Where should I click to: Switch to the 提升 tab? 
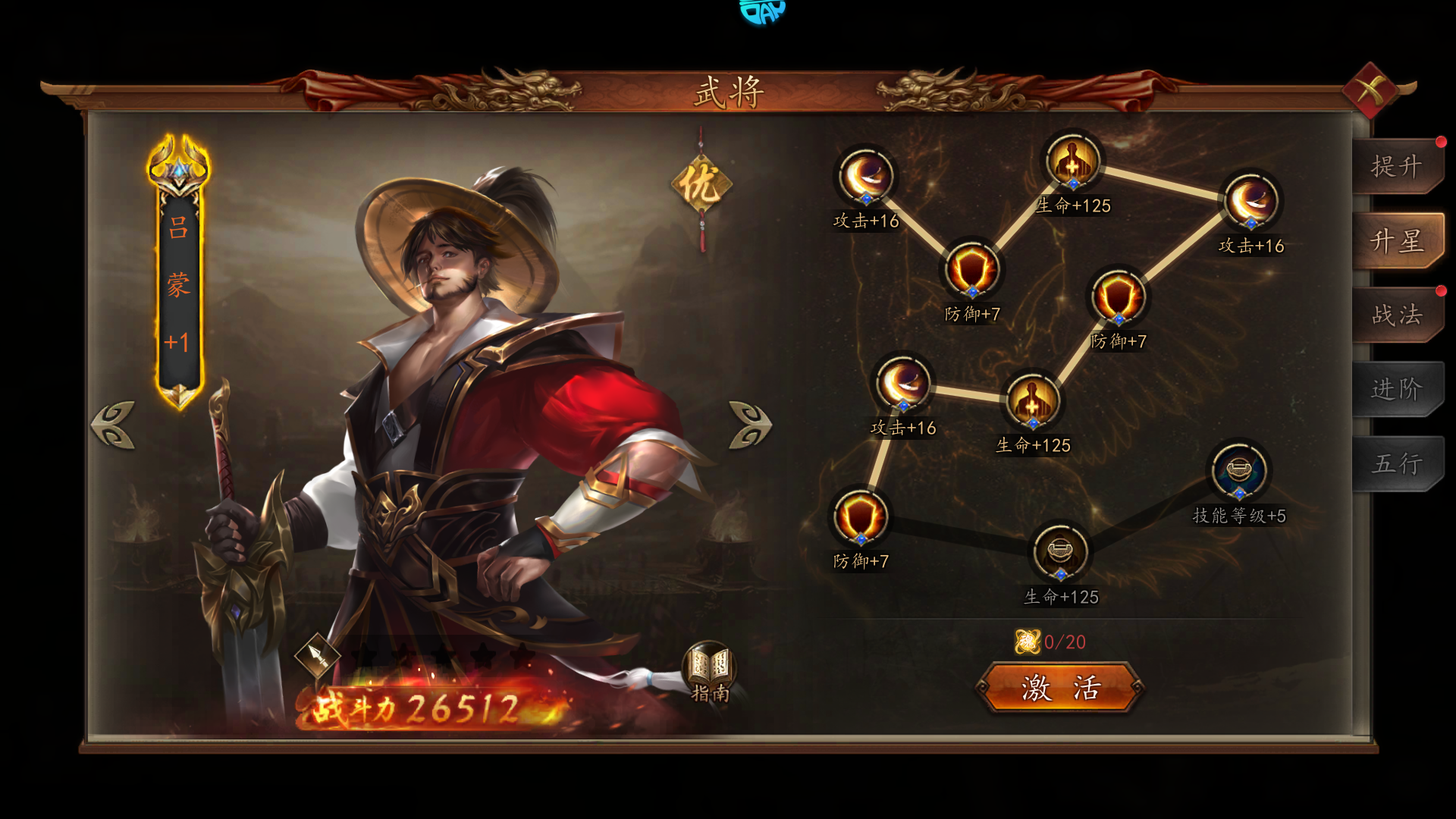[x=1396, y=166]
